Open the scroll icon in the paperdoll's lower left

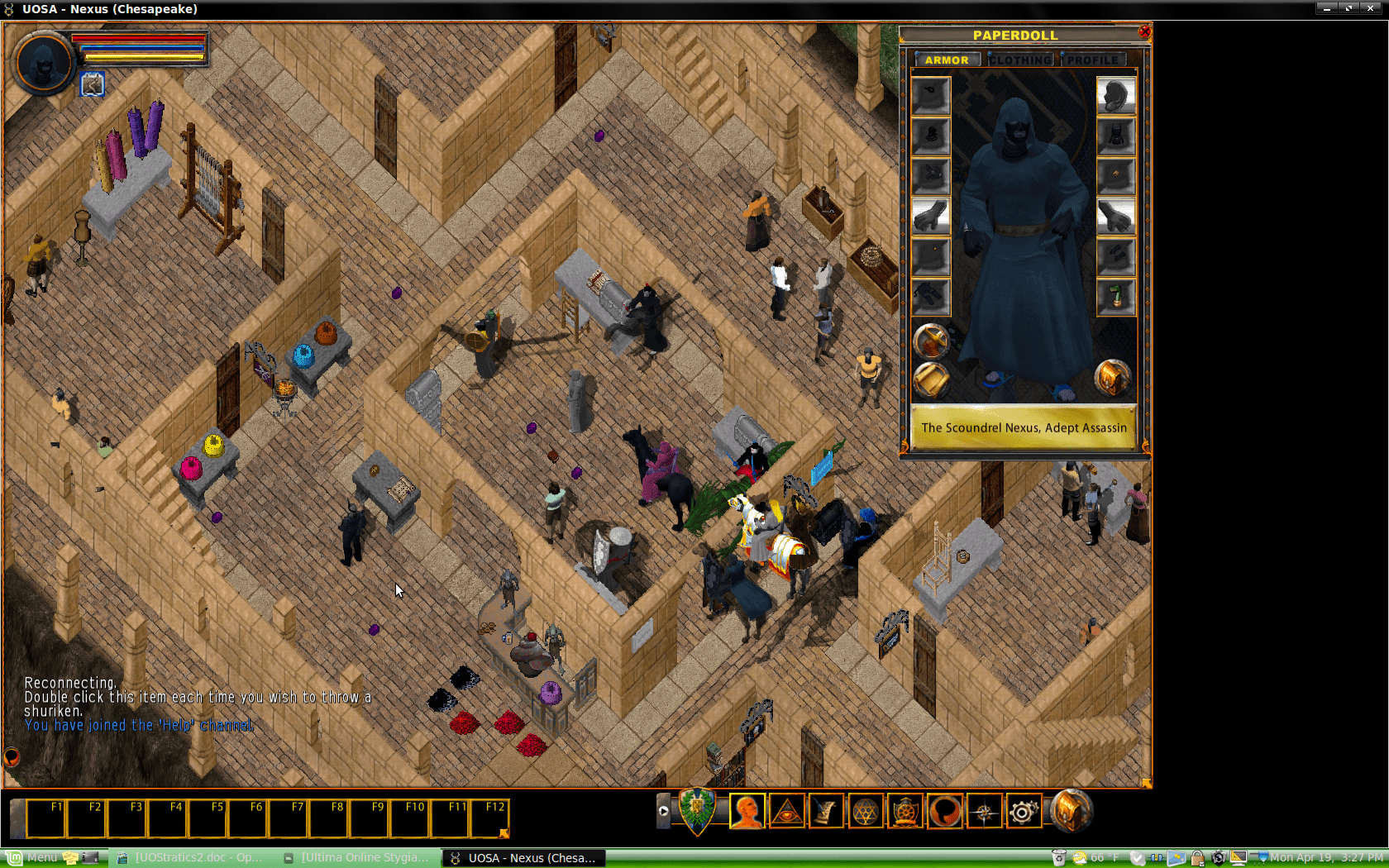tap(931, 379)
